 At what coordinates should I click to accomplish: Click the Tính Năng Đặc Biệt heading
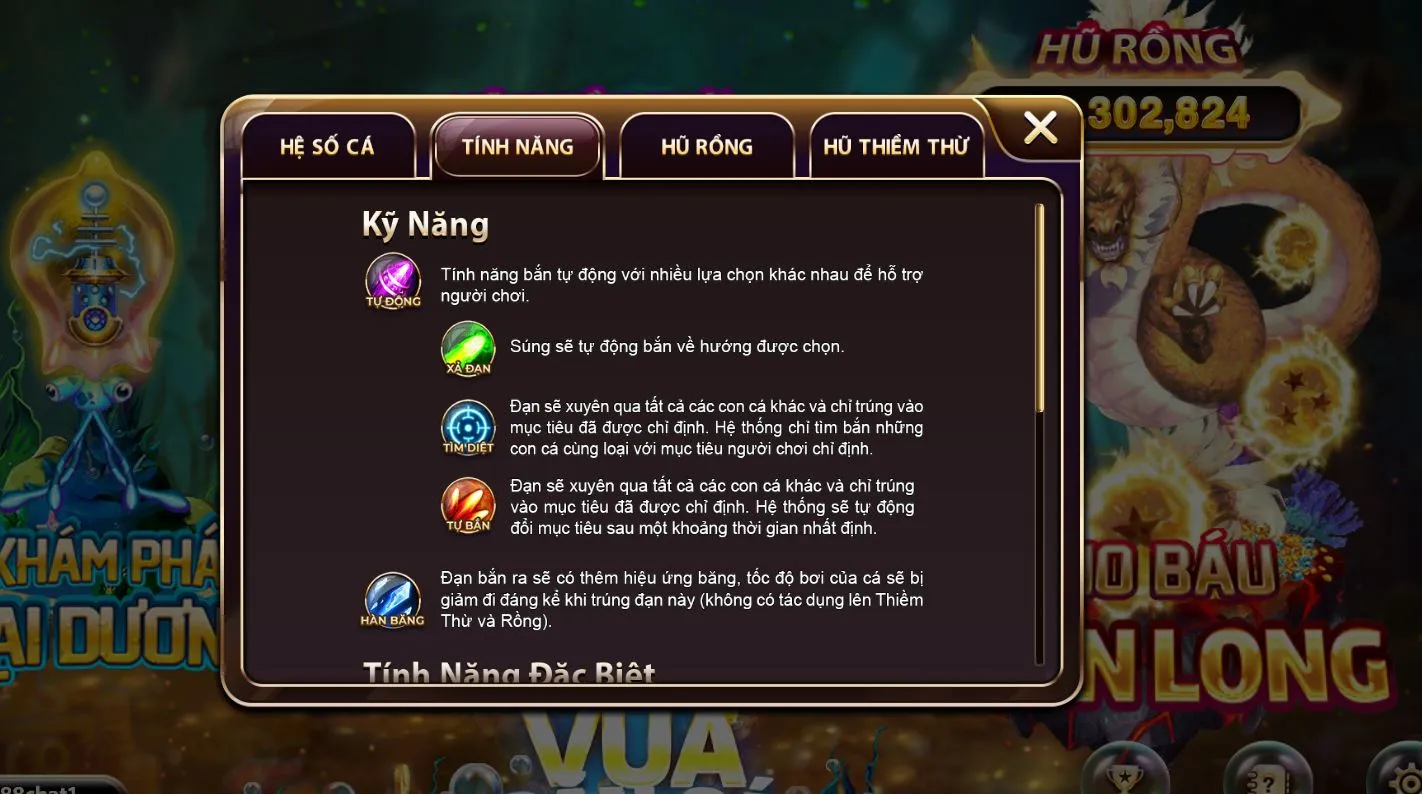pyautogui.click(x=508, y=672)
